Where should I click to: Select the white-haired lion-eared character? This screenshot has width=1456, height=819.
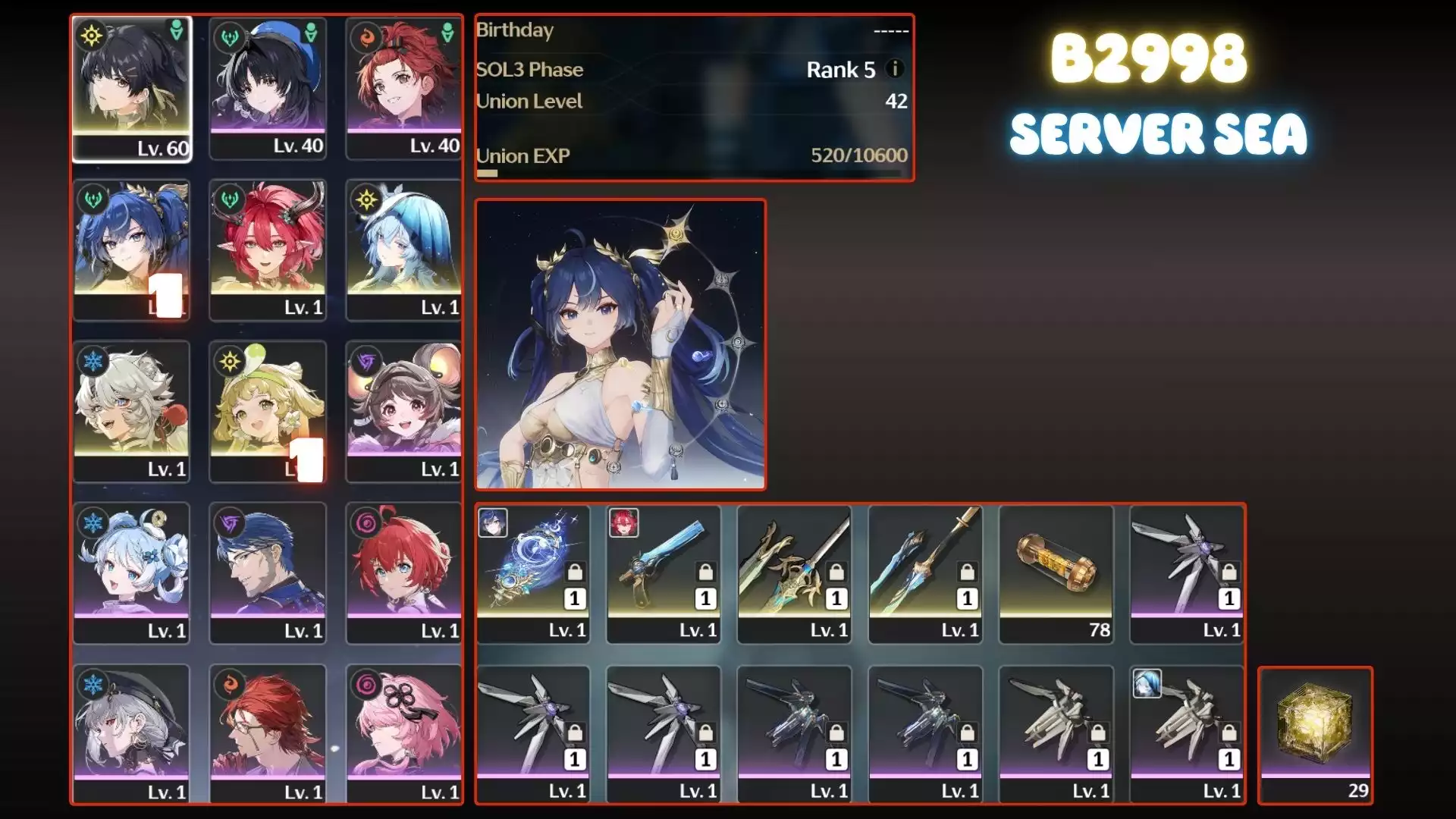(131, 411)
